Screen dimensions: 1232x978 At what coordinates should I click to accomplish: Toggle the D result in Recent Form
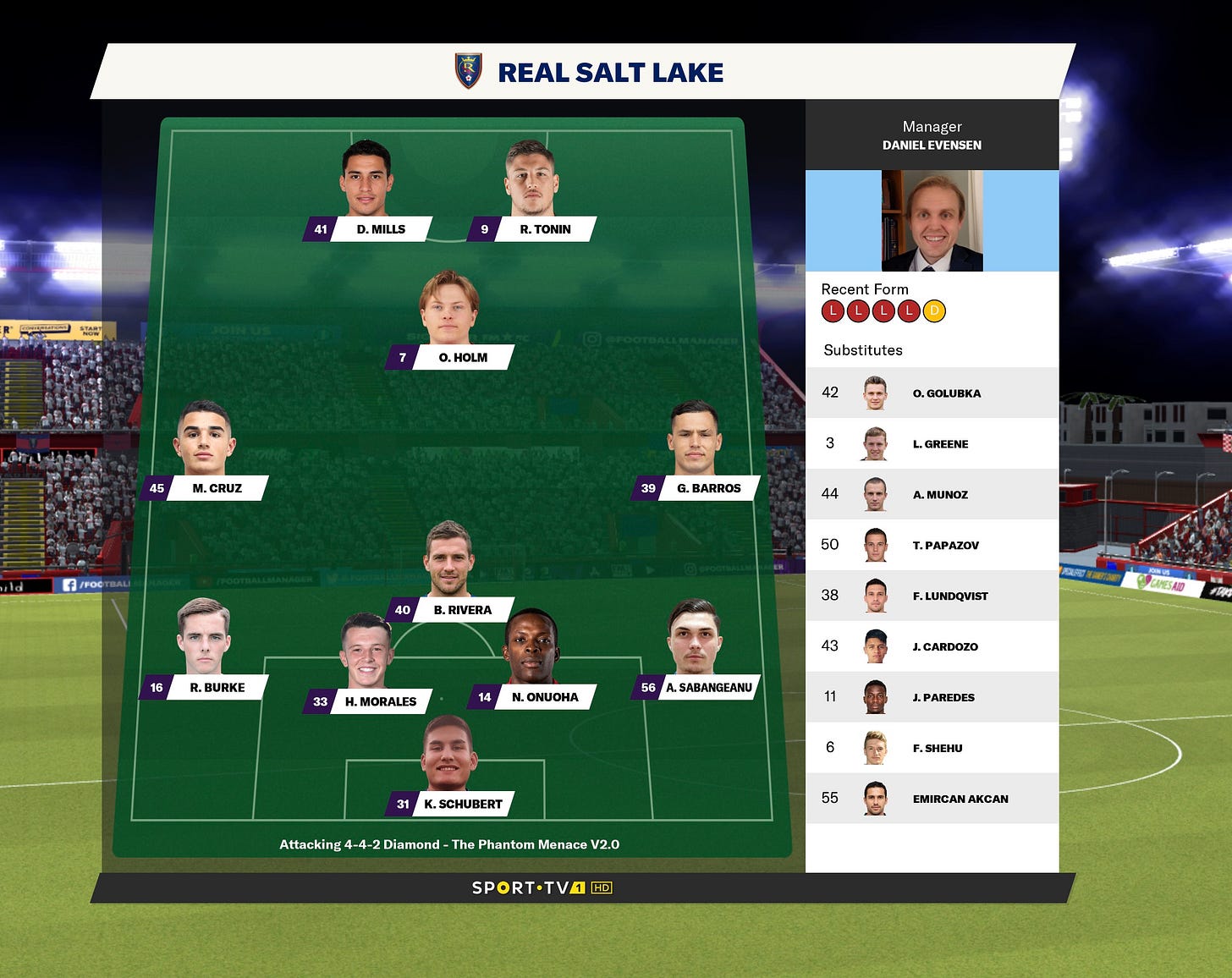click(934, 310)
